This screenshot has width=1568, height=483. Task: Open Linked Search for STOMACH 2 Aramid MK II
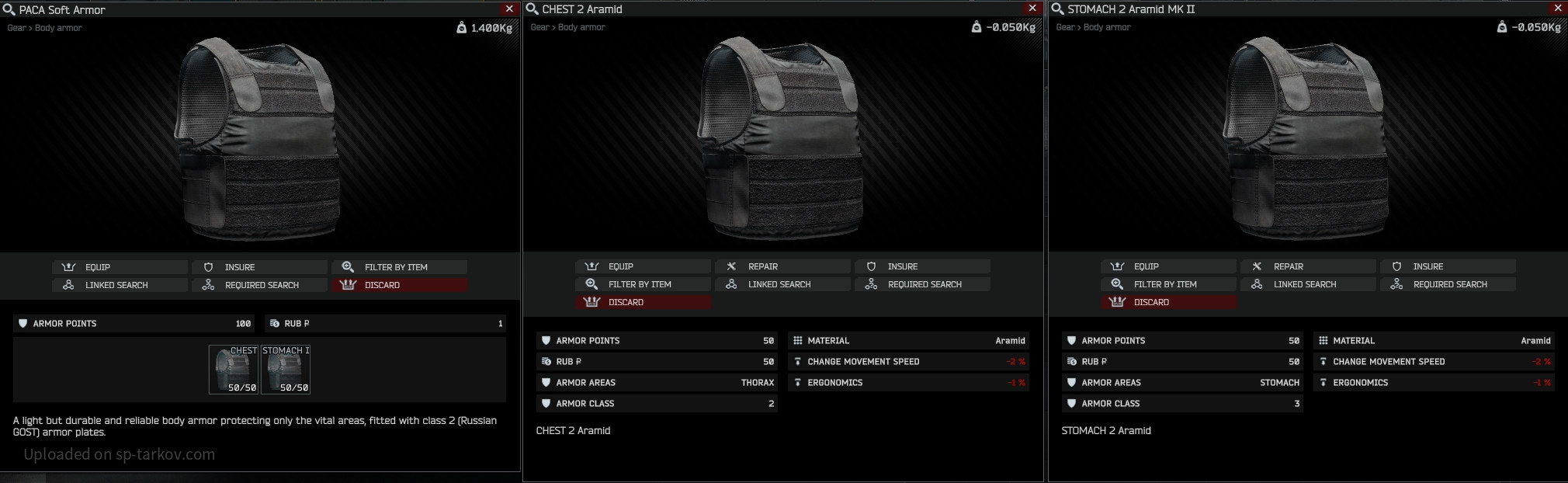click(1308, 284)
